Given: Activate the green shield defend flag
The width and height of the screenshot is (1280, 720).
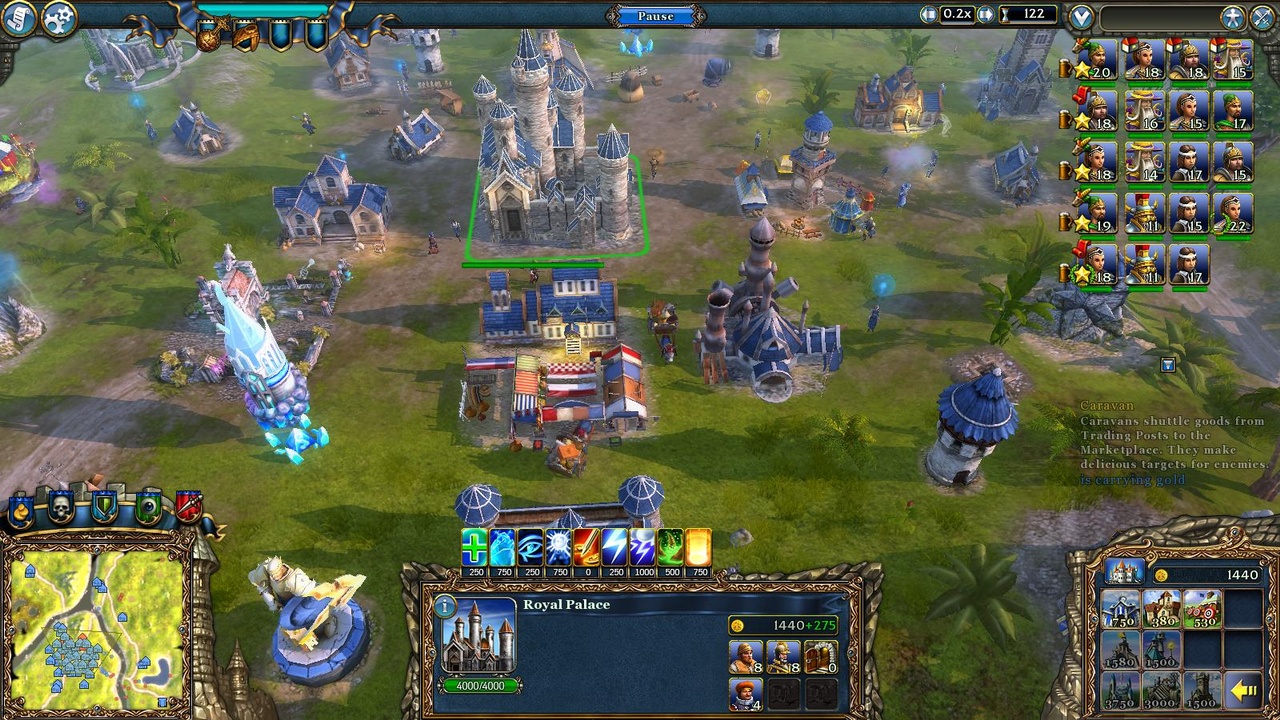Looking at the screenshot, I should (x=103, y=506).
